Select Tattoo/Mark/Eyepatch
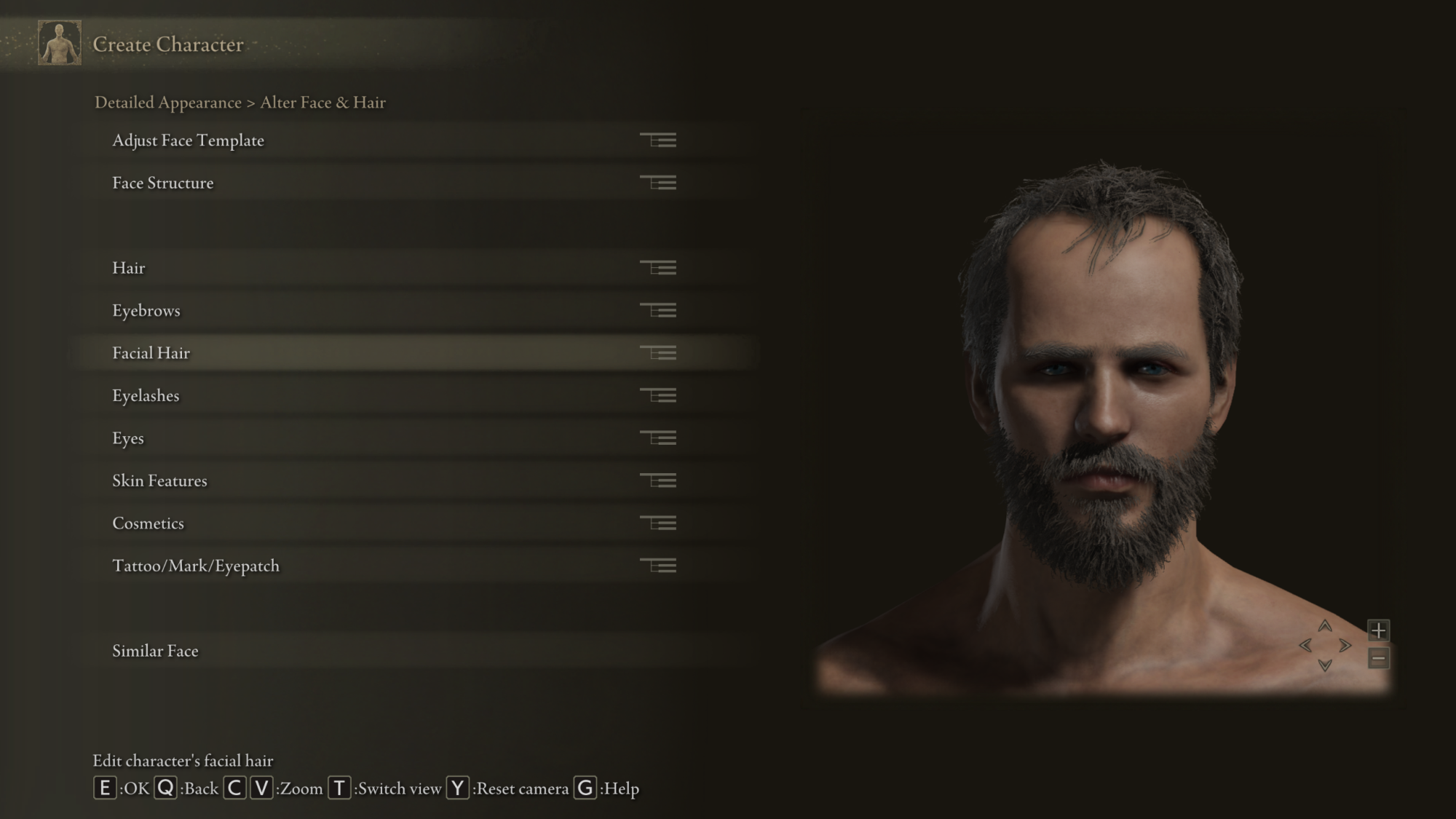 pyautogui.click(x=196, y=566)
